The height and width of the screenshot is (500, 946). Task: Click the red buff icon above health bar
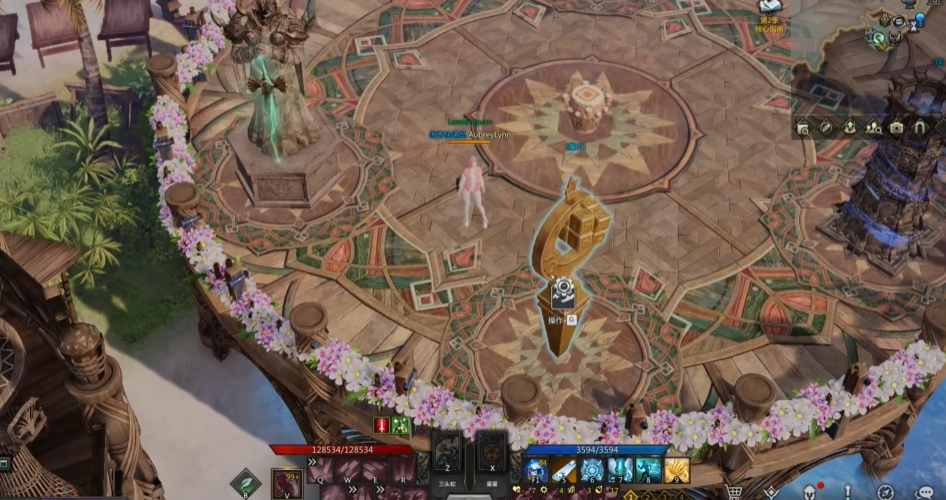point(381,426)
